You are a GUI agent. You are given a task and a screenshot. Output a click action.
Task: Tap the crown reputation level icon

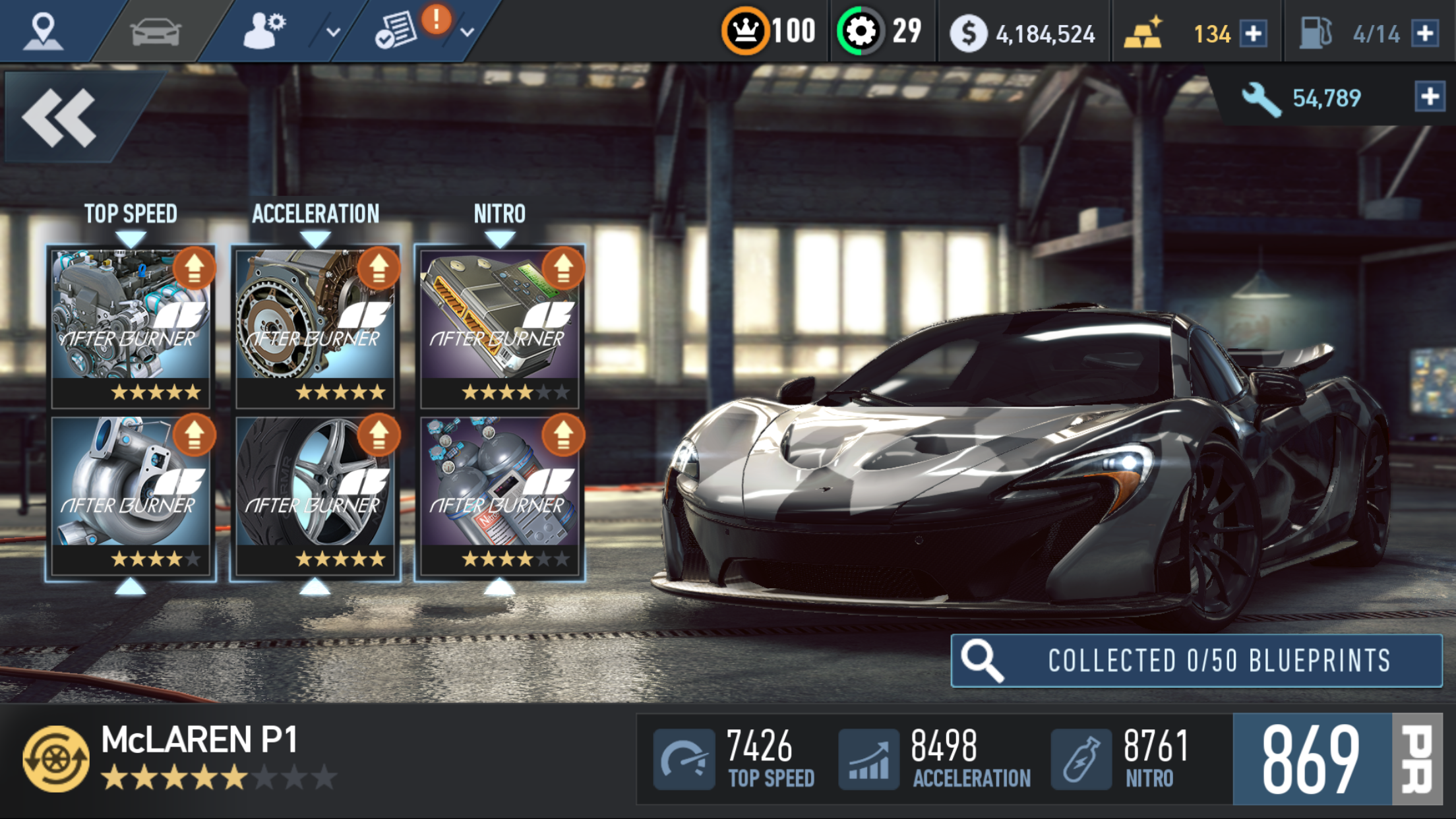745,32
